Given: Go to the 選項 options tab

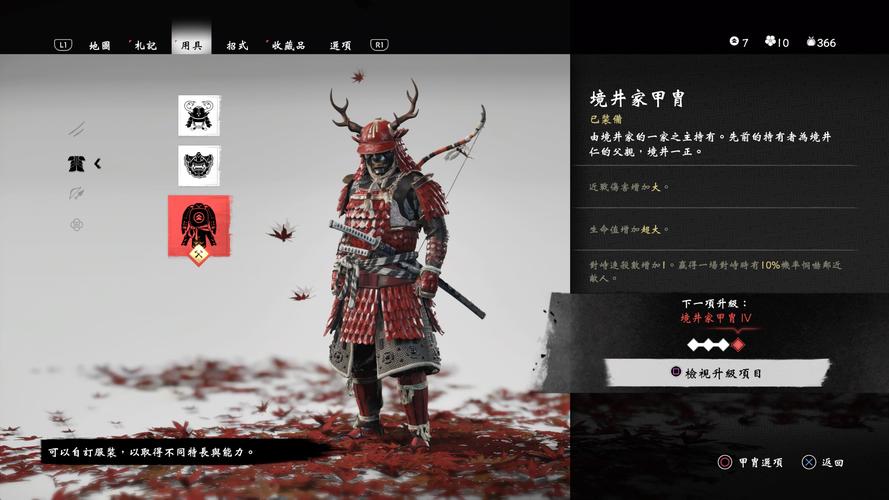Looking at the screenshot, I should click(340, 45).
